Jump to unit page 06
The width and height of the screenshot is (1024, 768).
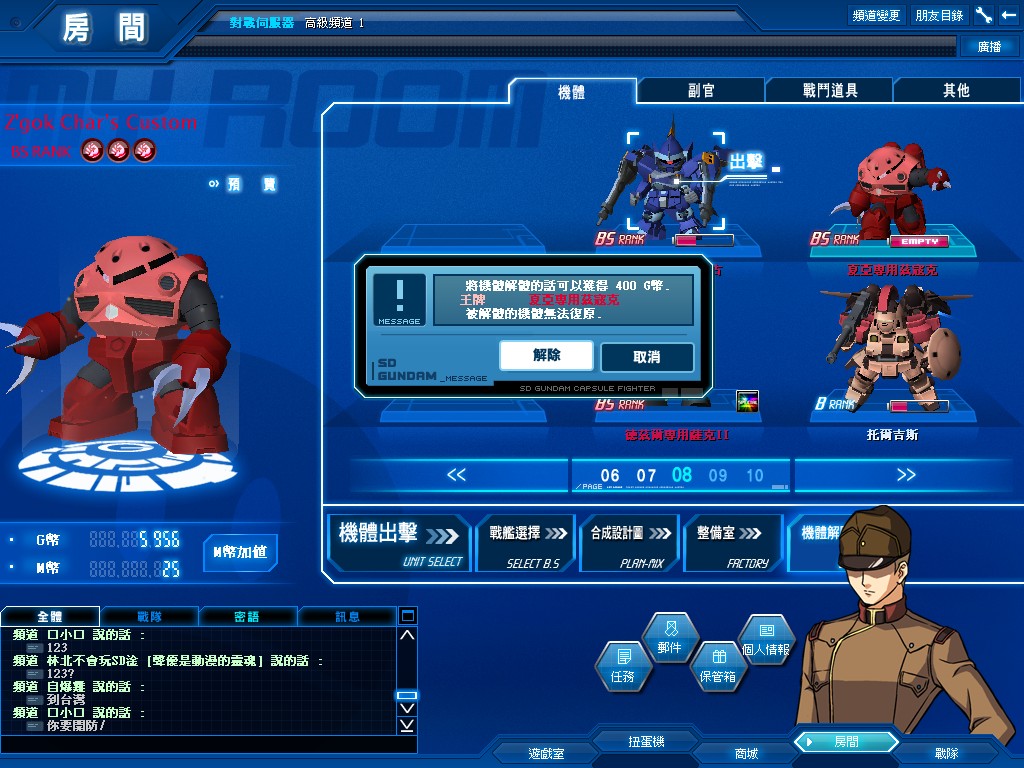pyautogui.click(x=610, y=476)
